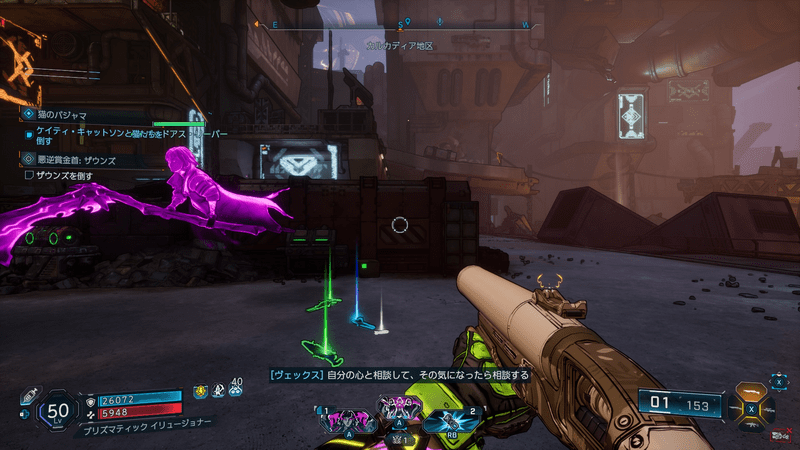
Task: Click the level 50 badge
Action: (x=59, y=409)
